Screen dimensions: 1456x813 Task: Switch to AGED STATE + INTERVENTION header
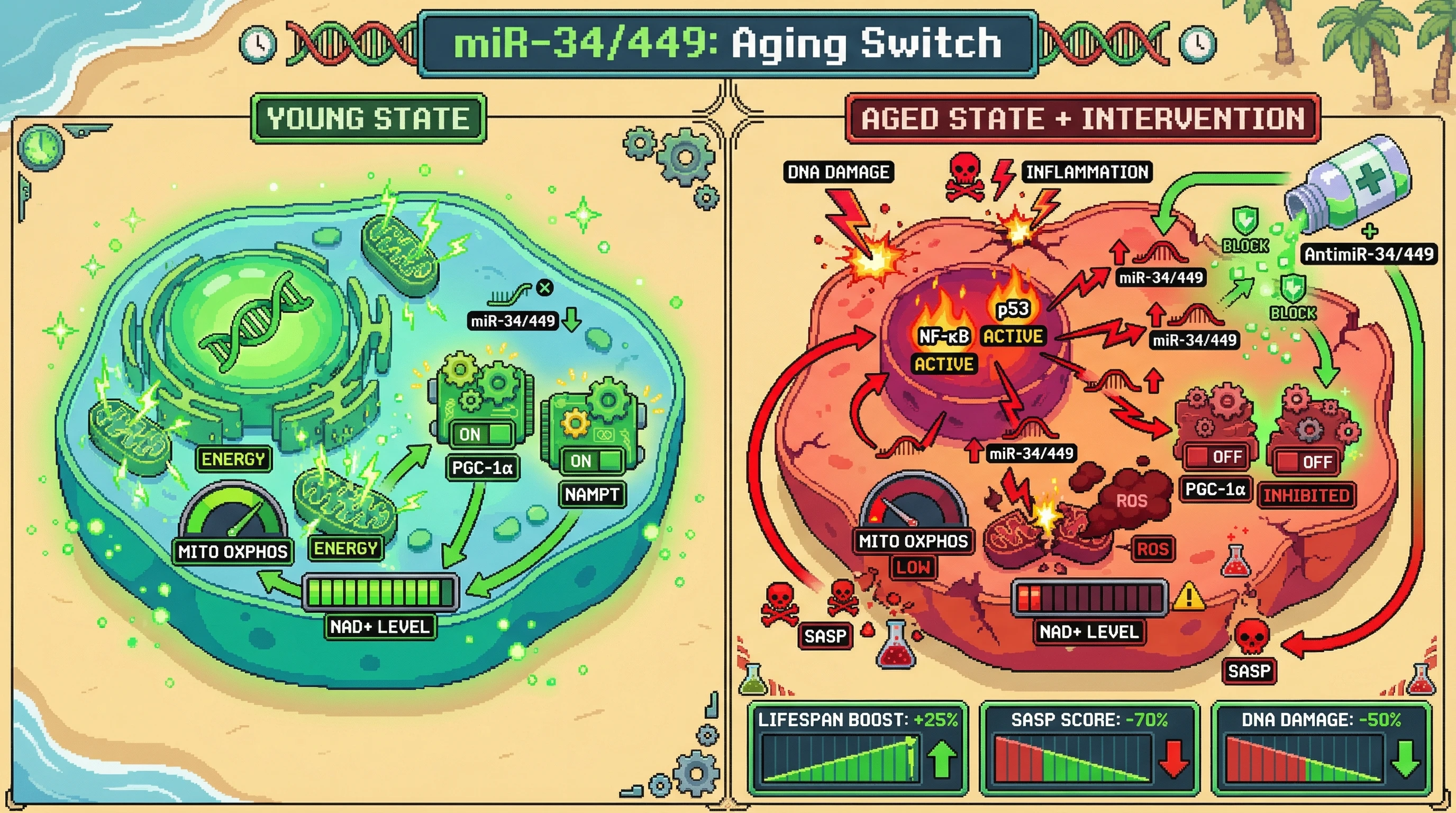(x=1082, y=119)
